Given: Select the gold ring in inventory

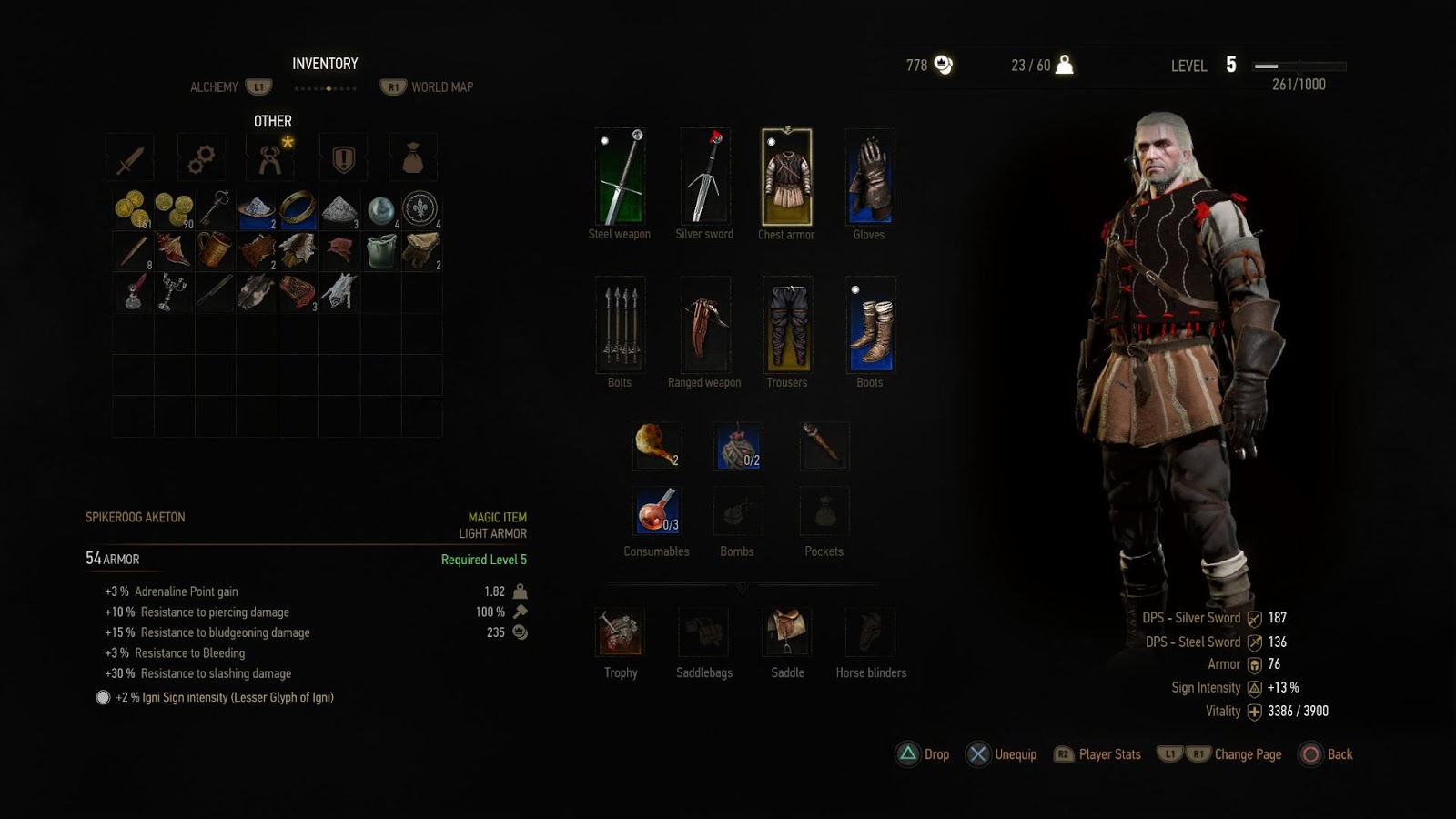Looking at the screenshot, I should 298,209.
